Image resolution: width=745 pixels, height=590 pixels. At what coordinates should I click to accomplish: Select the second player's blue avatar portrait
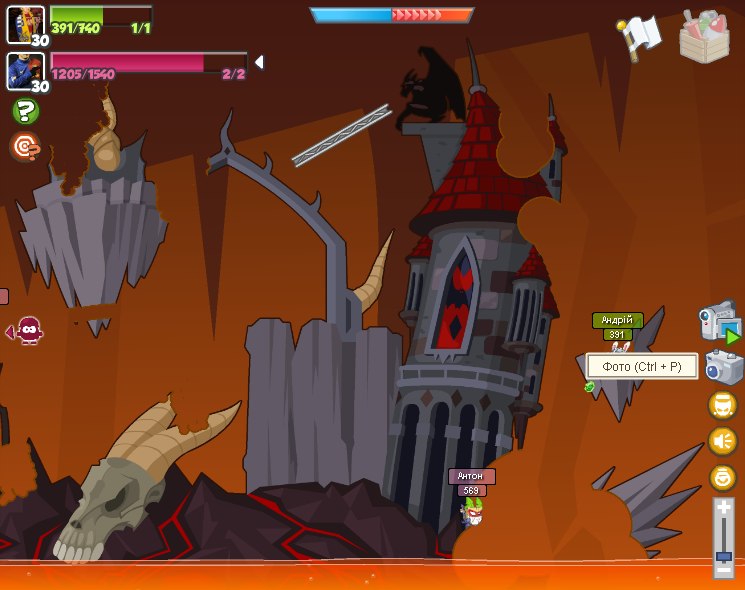25,71
